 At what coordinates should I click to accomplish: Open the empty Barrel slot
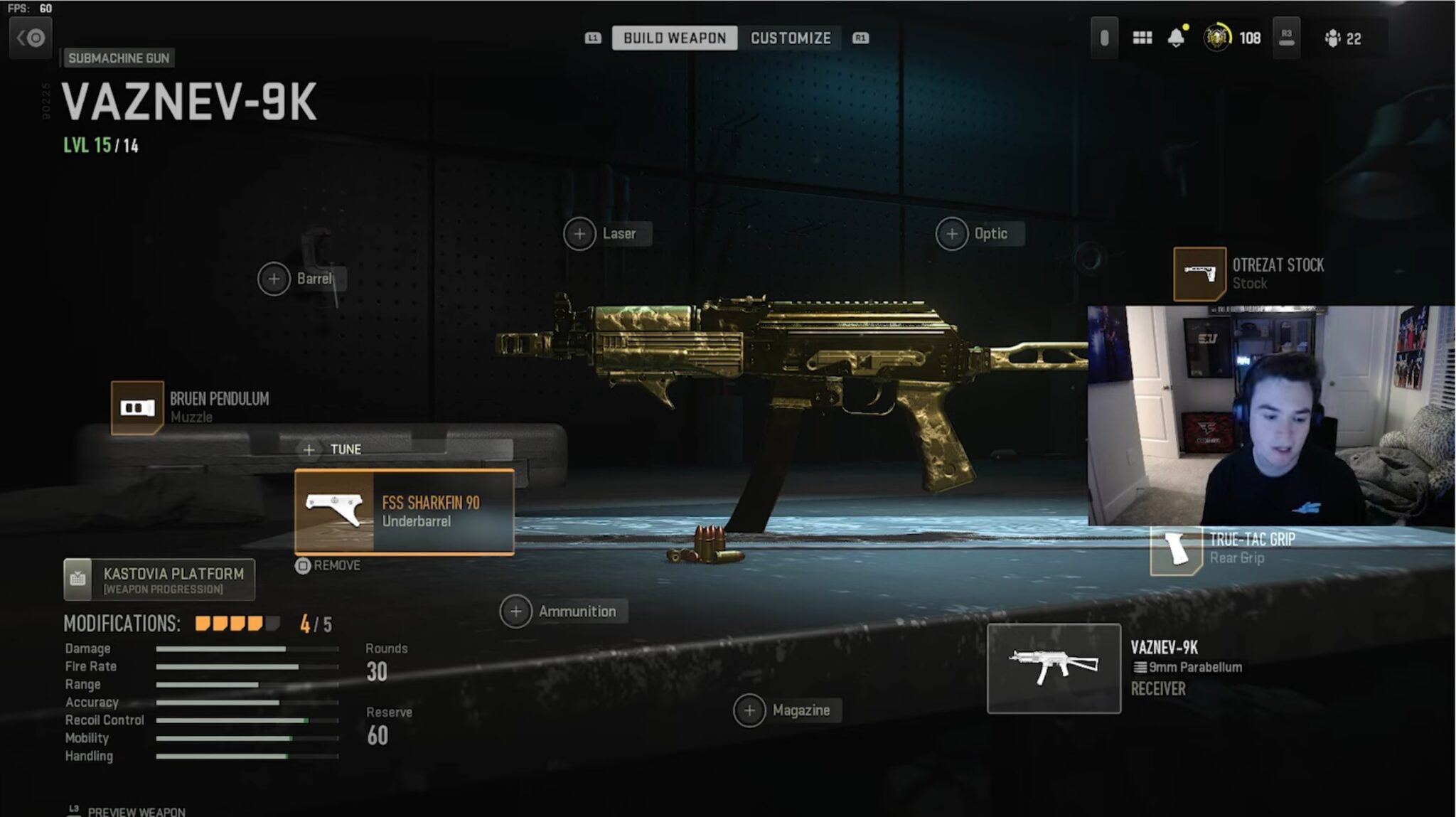point(274,279)
